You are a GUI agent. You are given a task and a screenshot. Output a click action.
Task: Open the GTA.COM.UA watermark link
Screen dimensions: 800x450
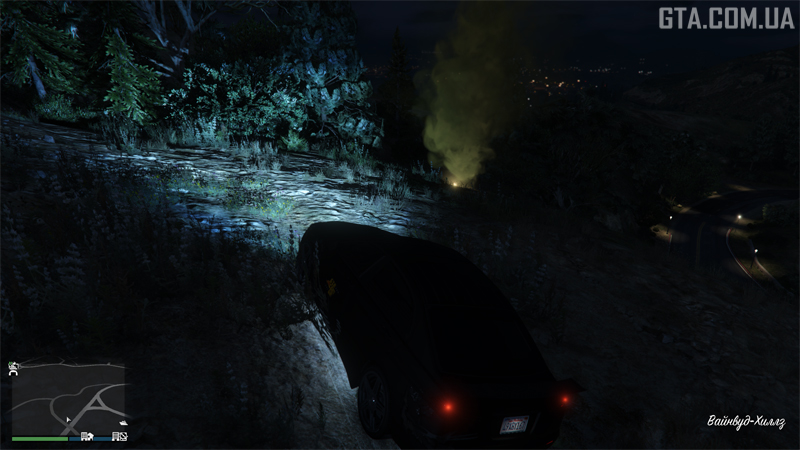(x=725, y=18)
